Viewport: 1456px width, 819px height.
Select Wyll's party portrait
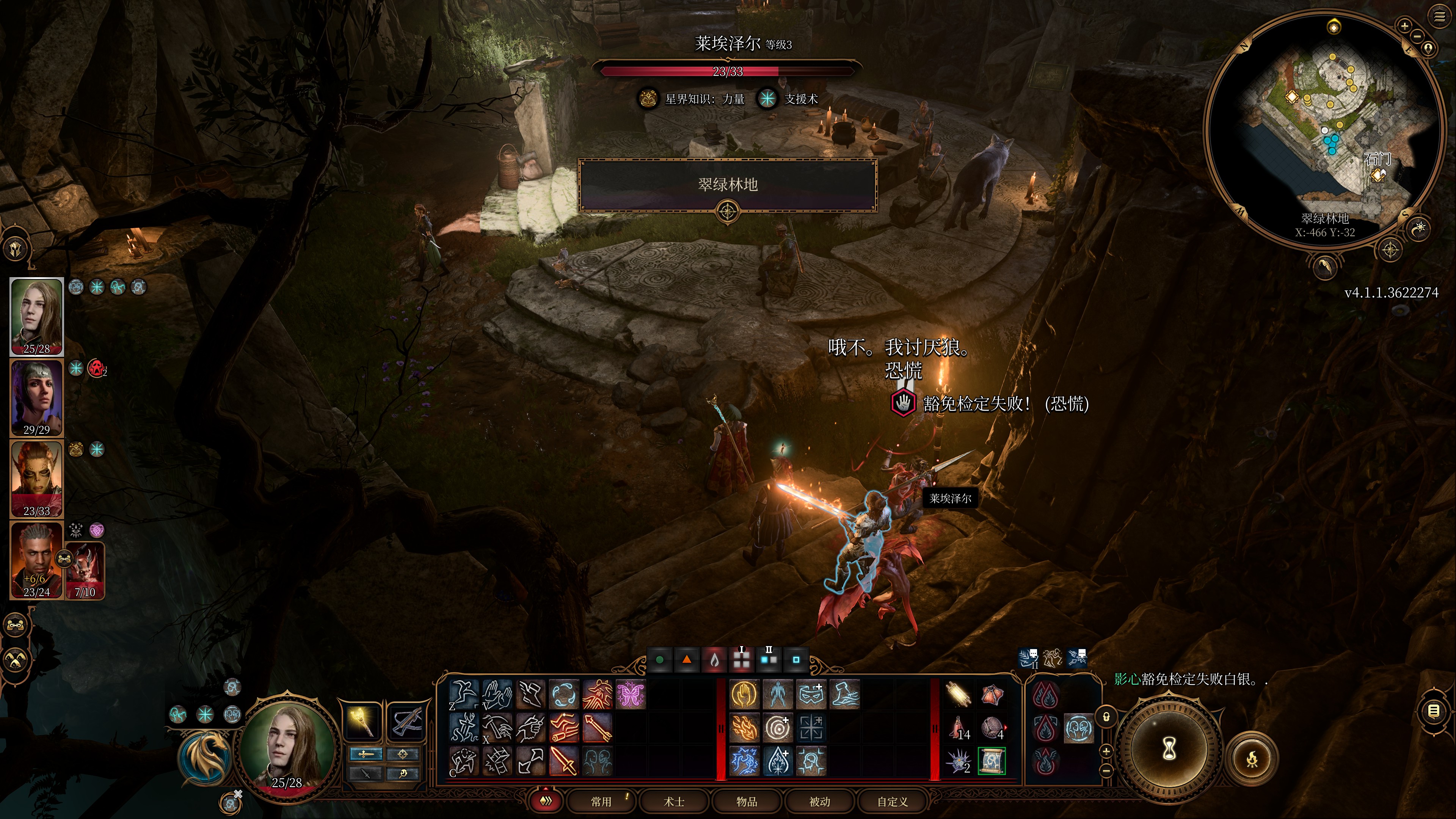[37, 560]
